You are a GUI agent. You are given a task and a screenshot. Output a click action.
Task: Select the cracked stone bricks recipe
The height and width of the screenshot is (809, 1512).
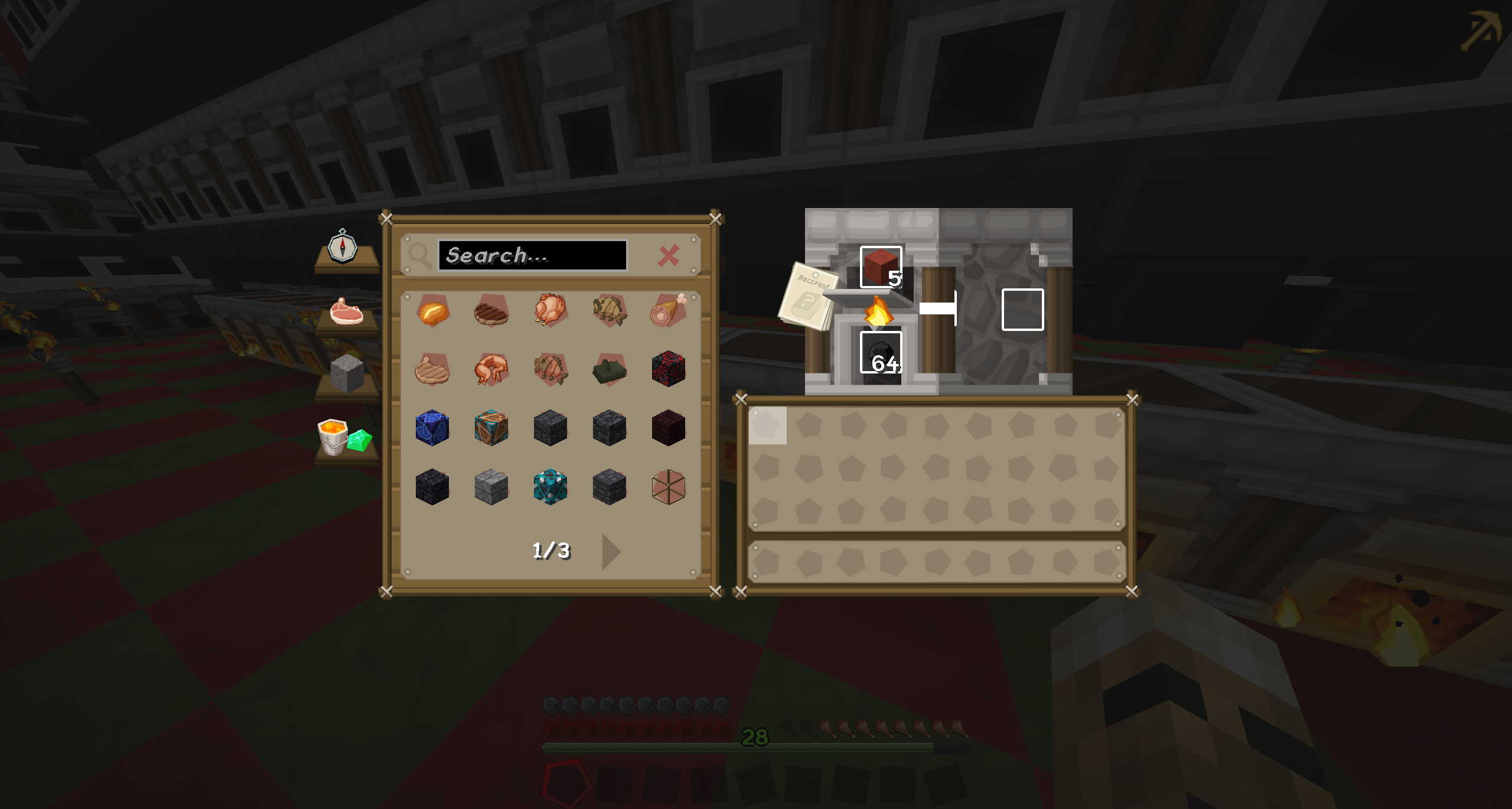click(x=491, y=487)
